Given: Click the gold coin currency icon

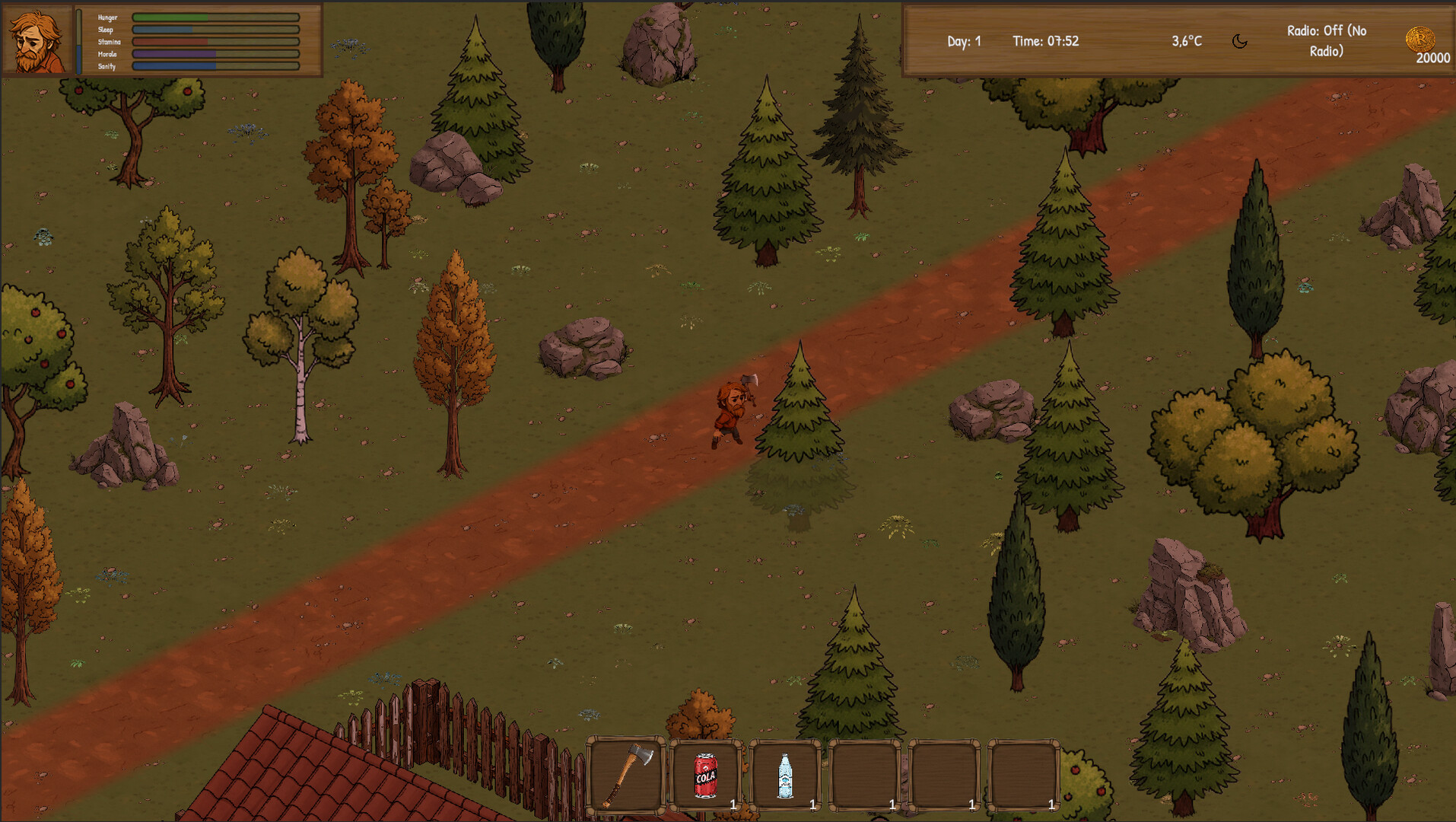Looking at the screenshot, I should 1421,40.
